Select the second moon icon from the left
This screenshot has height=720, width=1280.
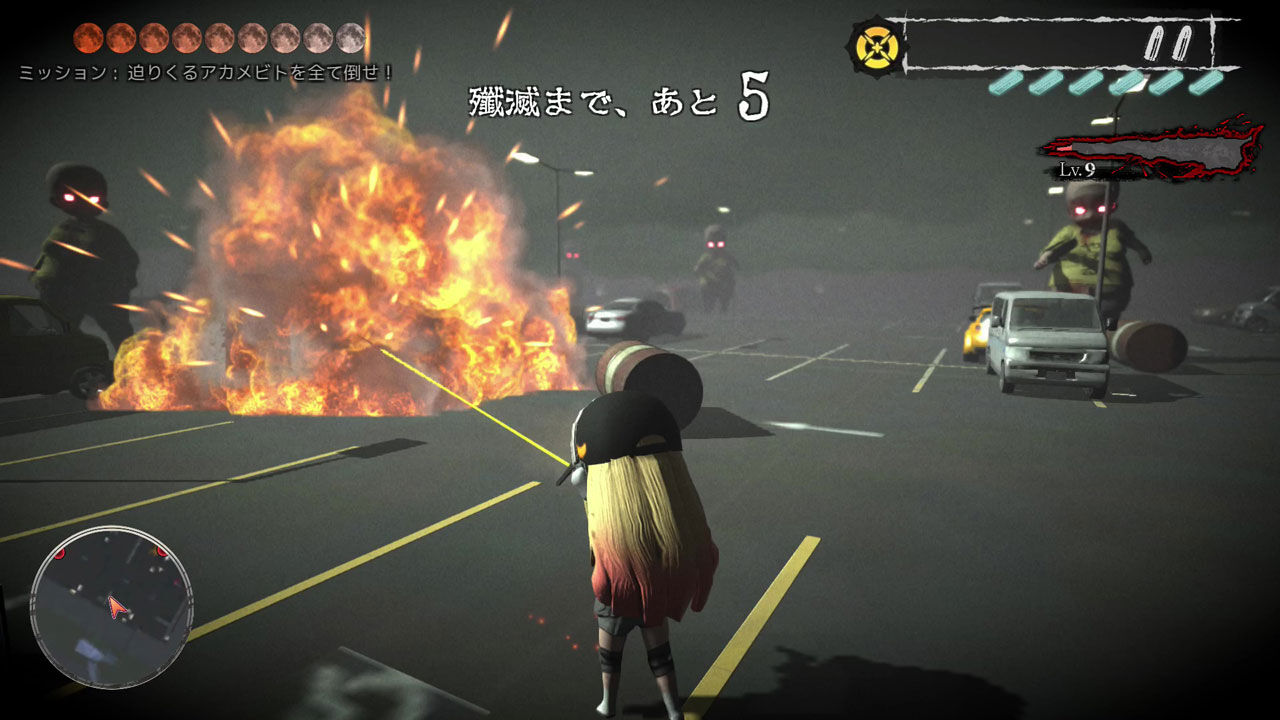(x=123, y=39)
